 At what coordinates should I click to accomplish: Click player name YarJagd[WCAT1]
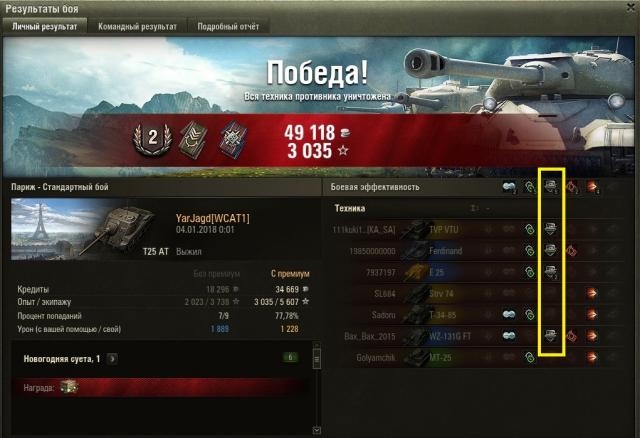click(212, 218)
